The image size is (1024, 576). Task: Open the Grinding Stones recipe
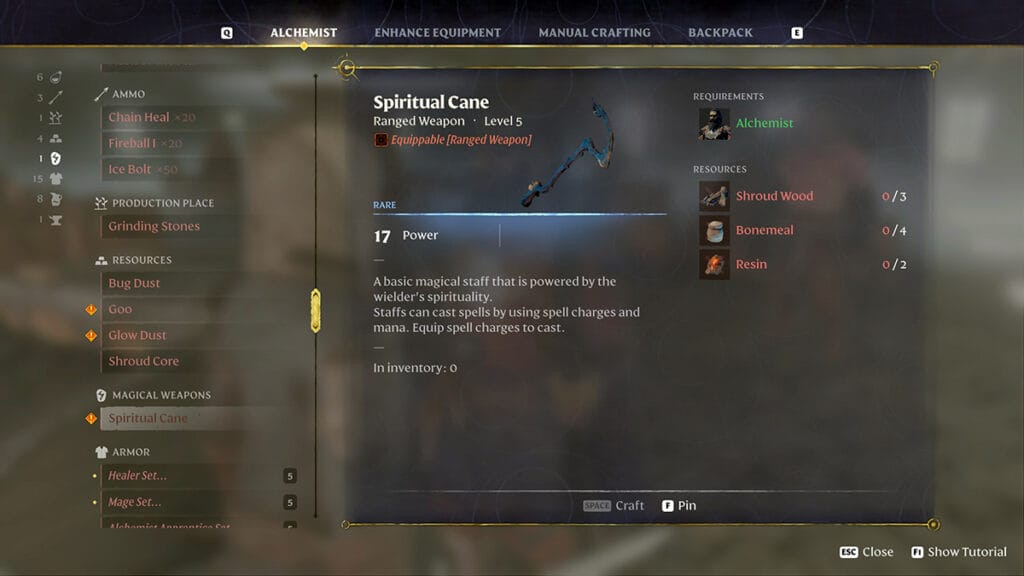(154, 226)
